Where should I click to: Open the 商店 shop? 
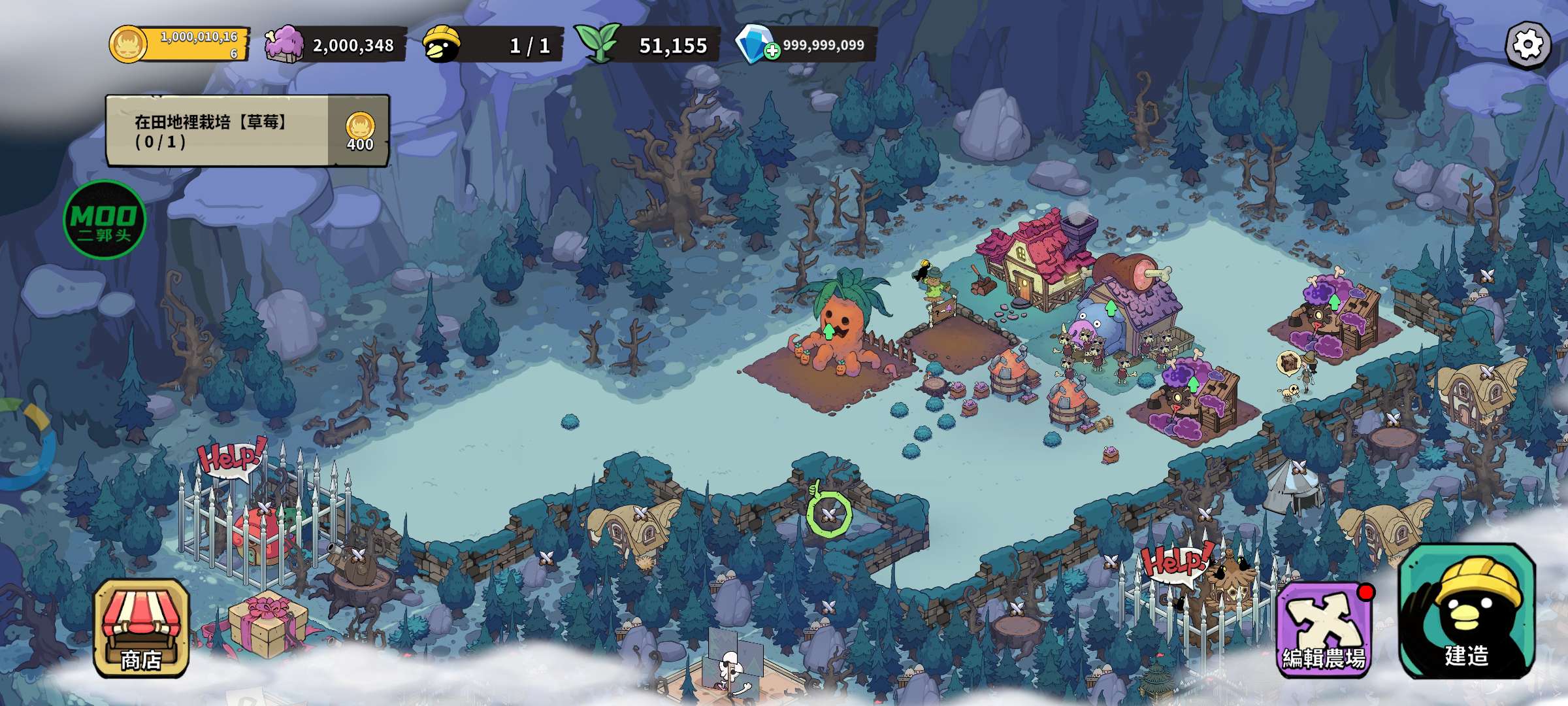(141, 628)
